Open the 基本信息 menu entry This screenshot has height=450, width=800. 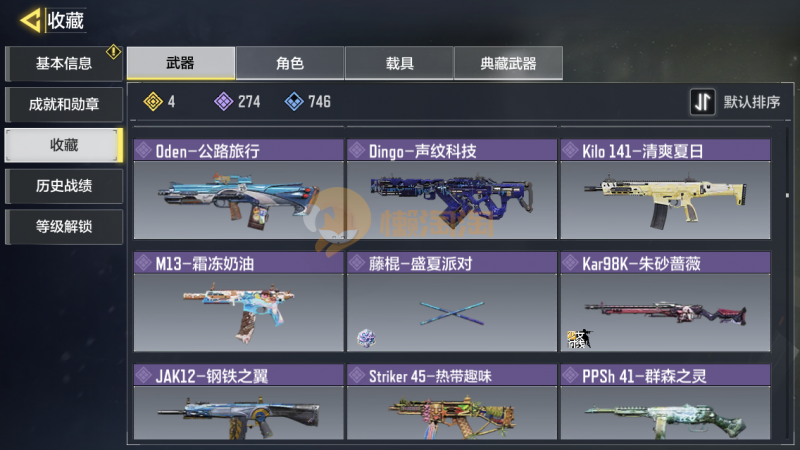click(63, 64)
